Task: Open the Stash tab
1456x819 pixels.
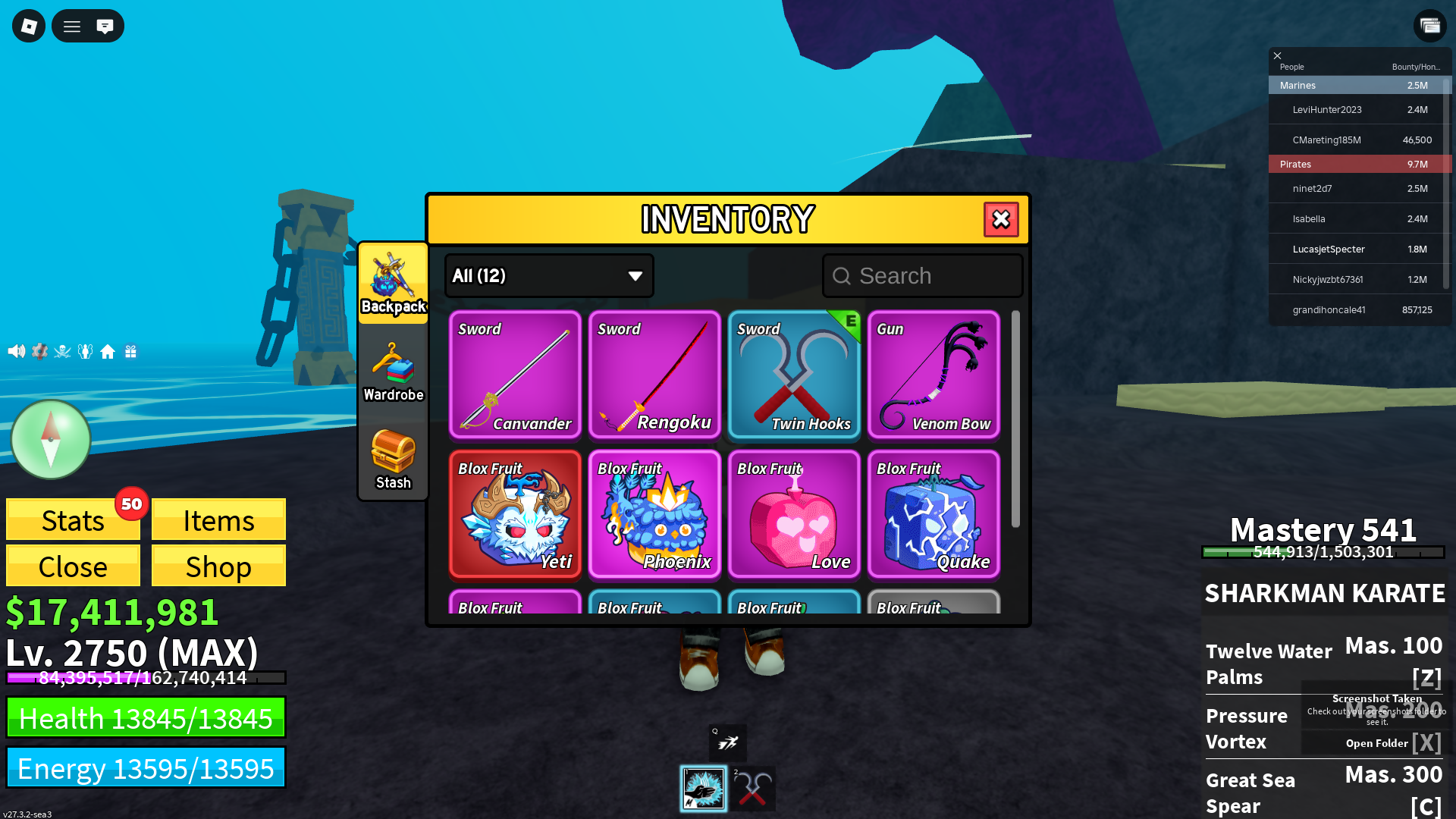Action: tap(393, 460)
